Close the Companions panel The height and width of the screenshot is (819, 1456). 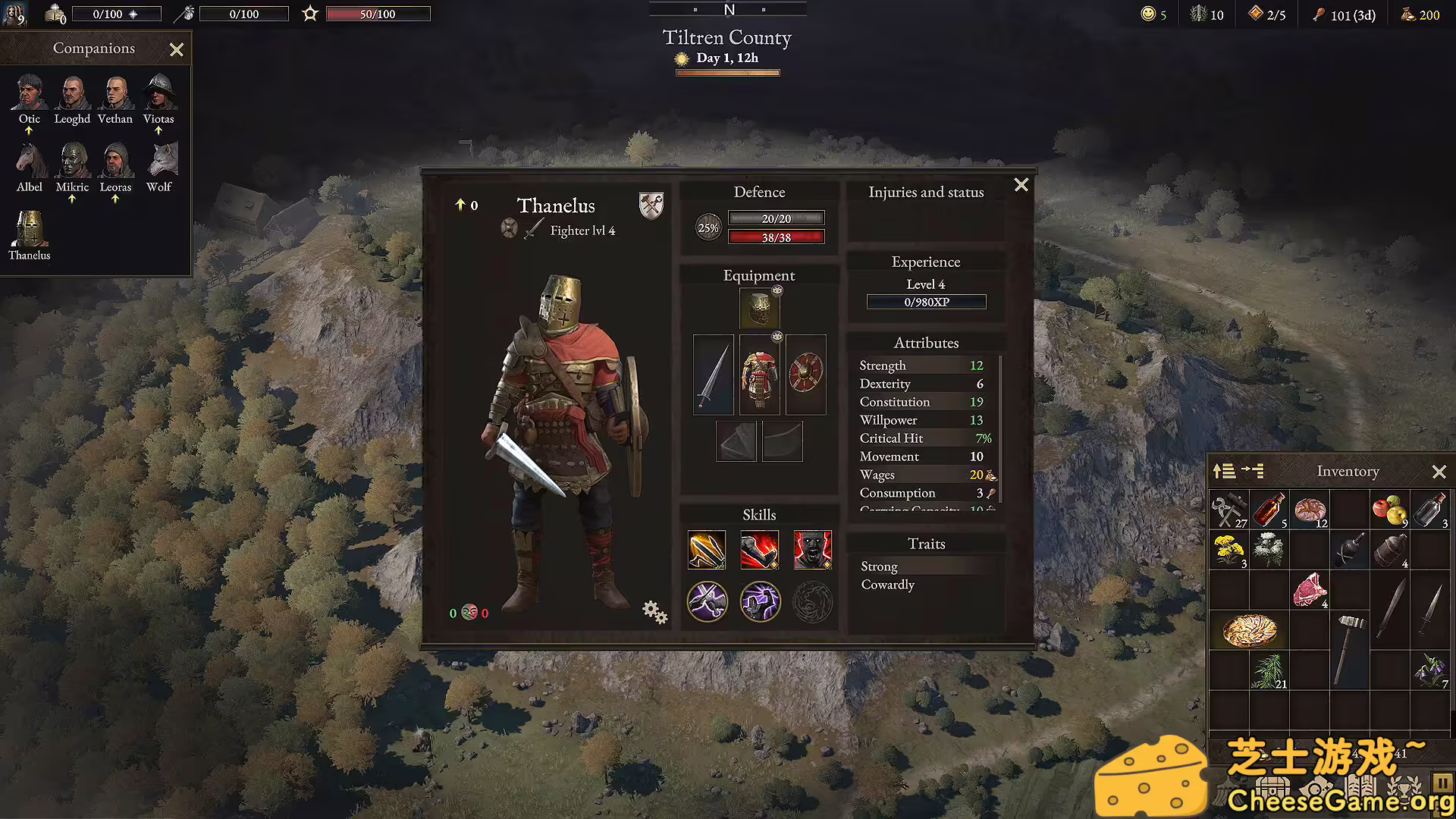(176, 49)
